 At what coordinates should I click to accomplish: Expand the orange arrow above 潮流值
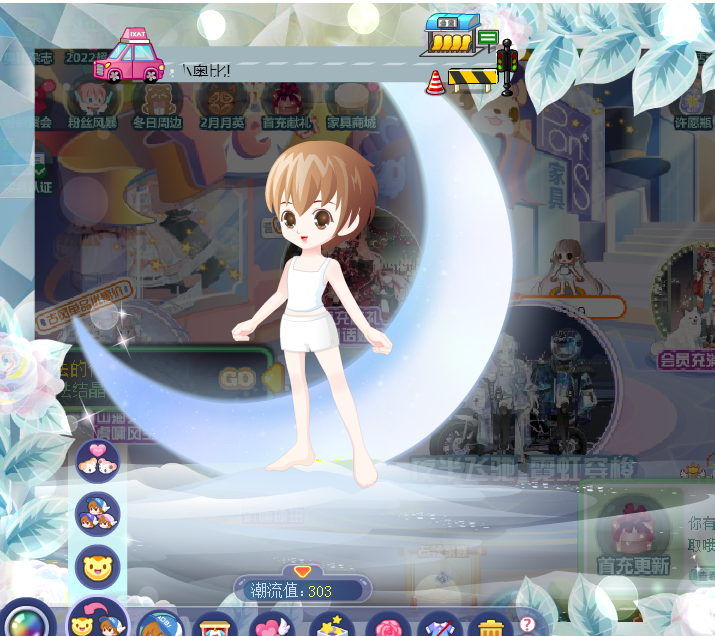click(302, 571)
